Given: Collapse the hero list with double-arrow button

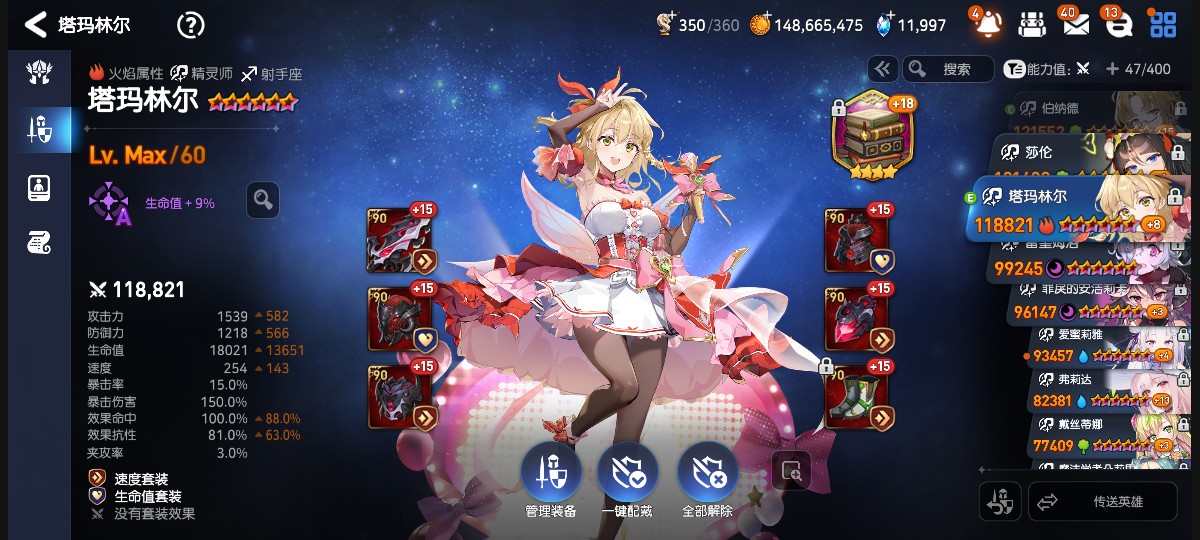Looking at the screenshot, I should tap(883, 69).
